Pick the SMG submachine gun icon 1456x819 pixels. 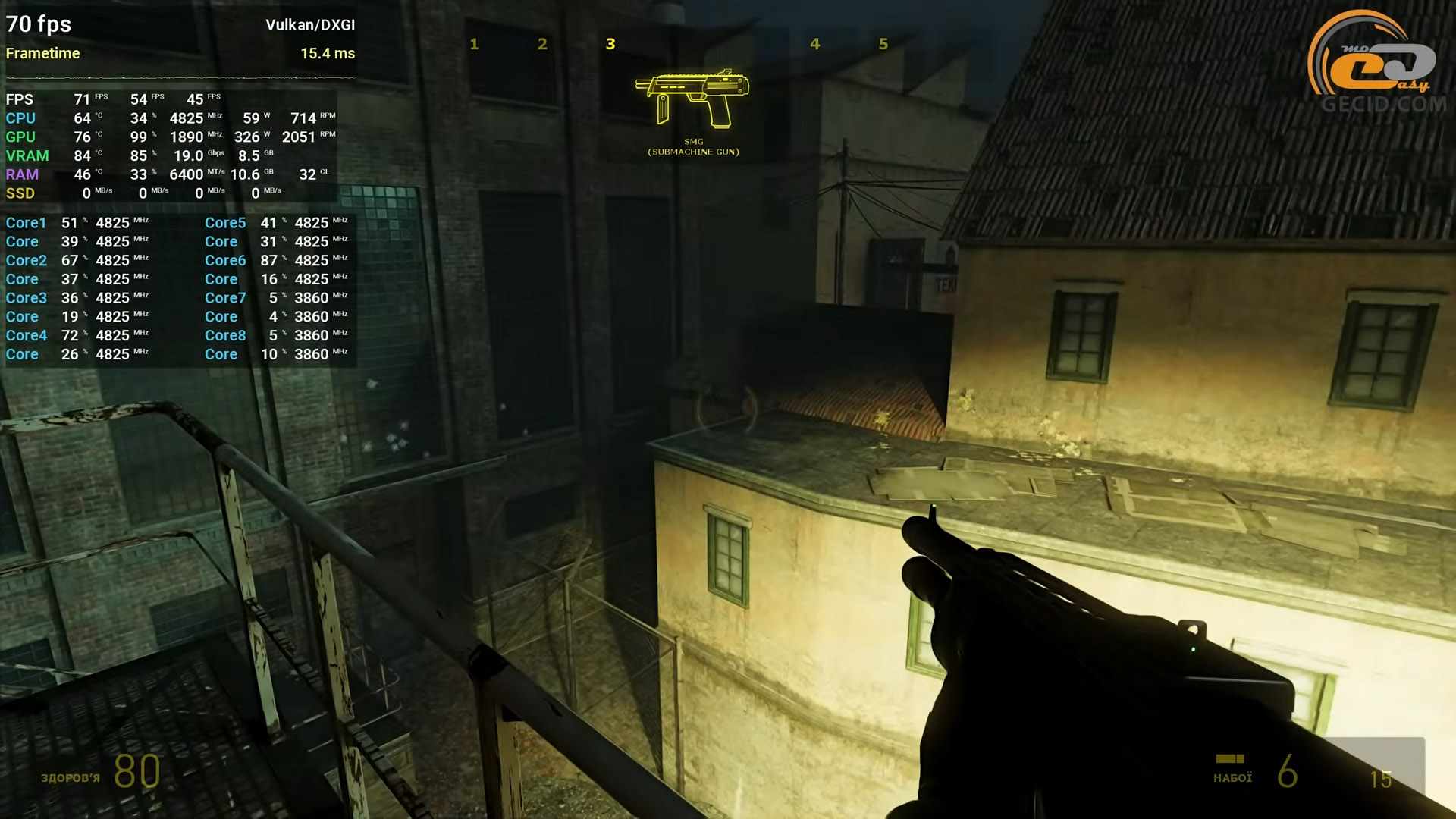pyautogui.click(x=693, y=99)
